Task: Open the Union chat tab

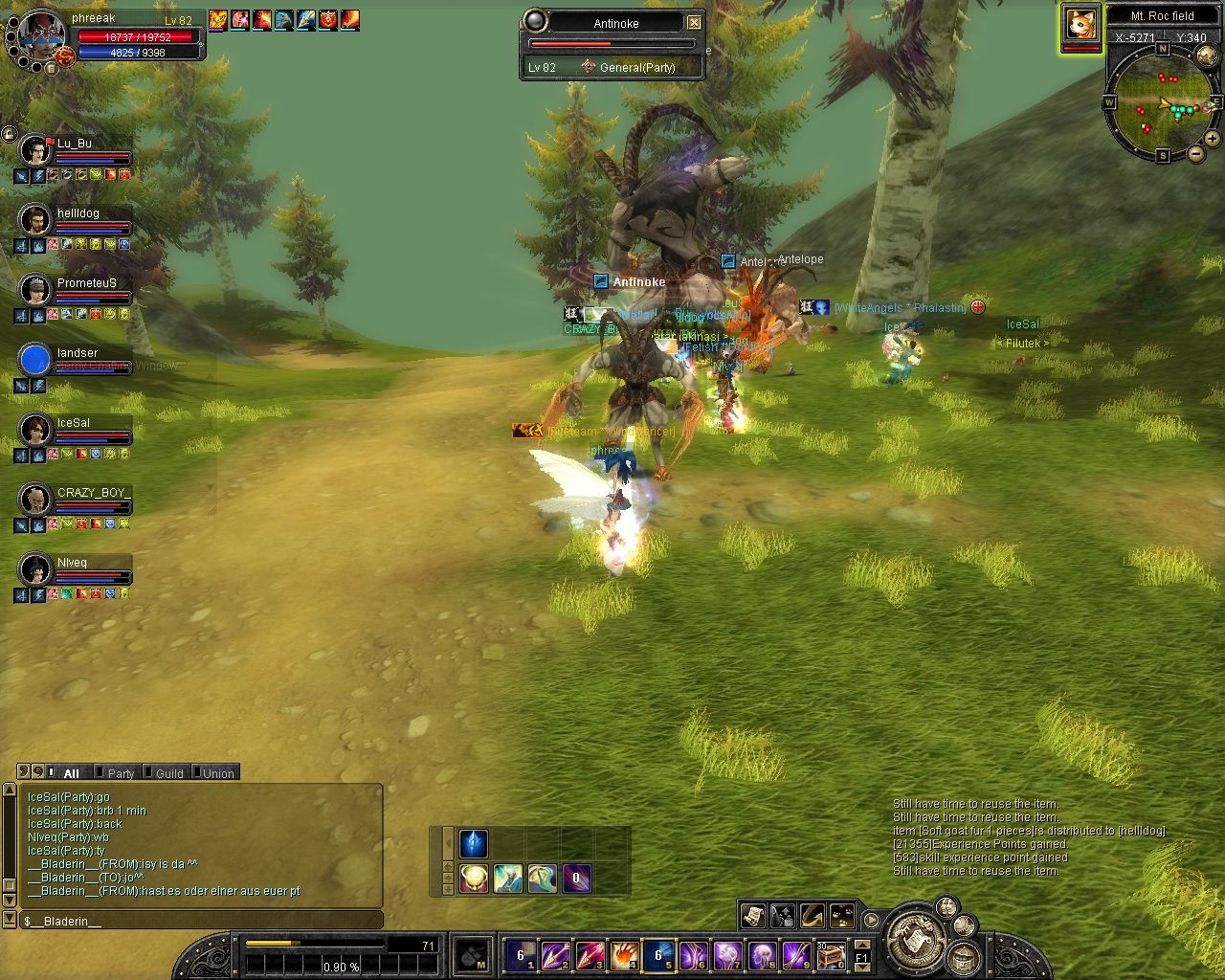Action: pos(217,773)
